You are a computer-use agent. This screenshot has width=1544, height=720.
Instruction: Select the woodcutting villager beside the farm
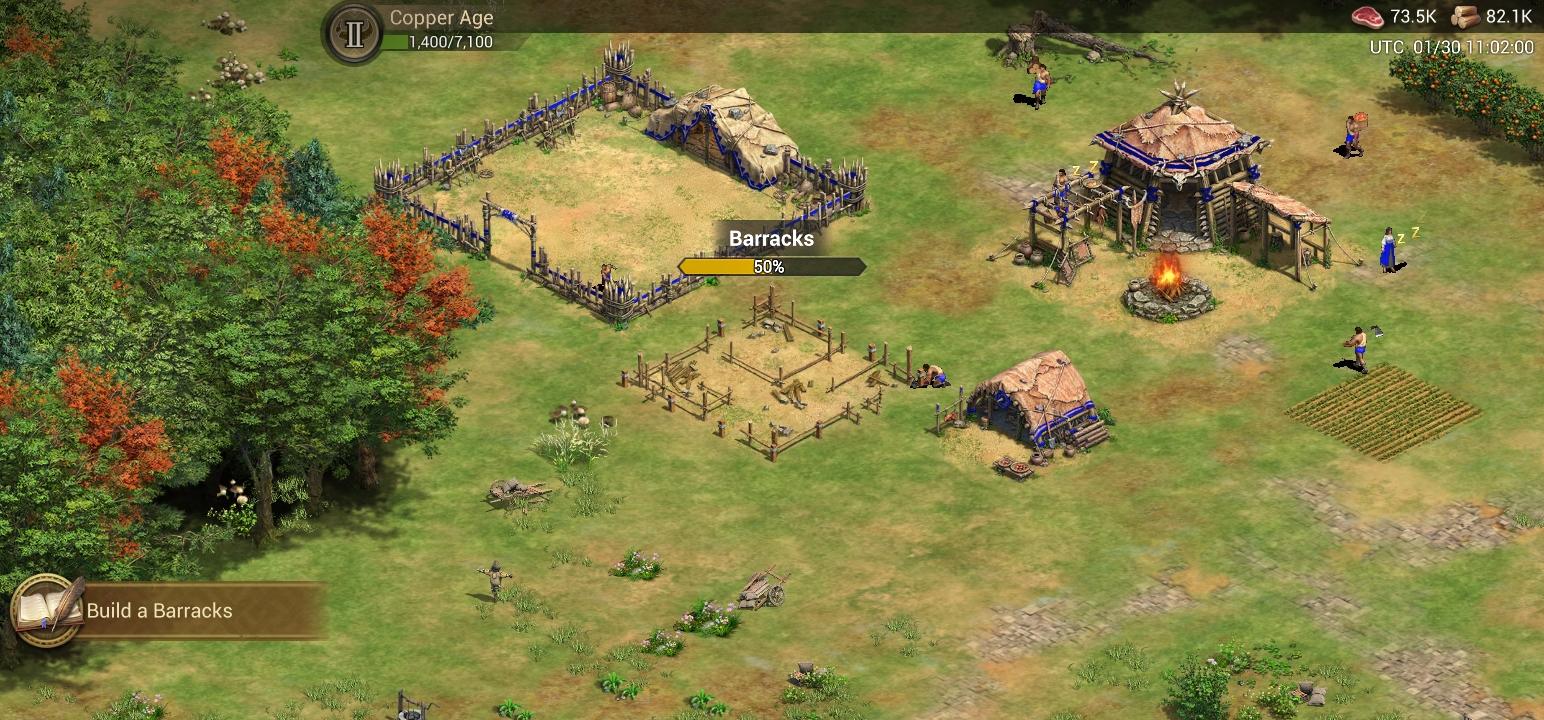click(x=1360, y=345)
